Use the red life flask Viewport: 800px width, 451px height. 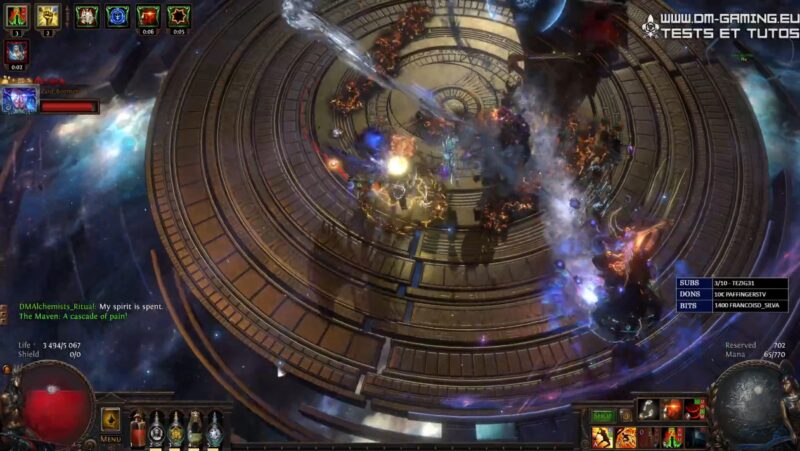(137, 428)
